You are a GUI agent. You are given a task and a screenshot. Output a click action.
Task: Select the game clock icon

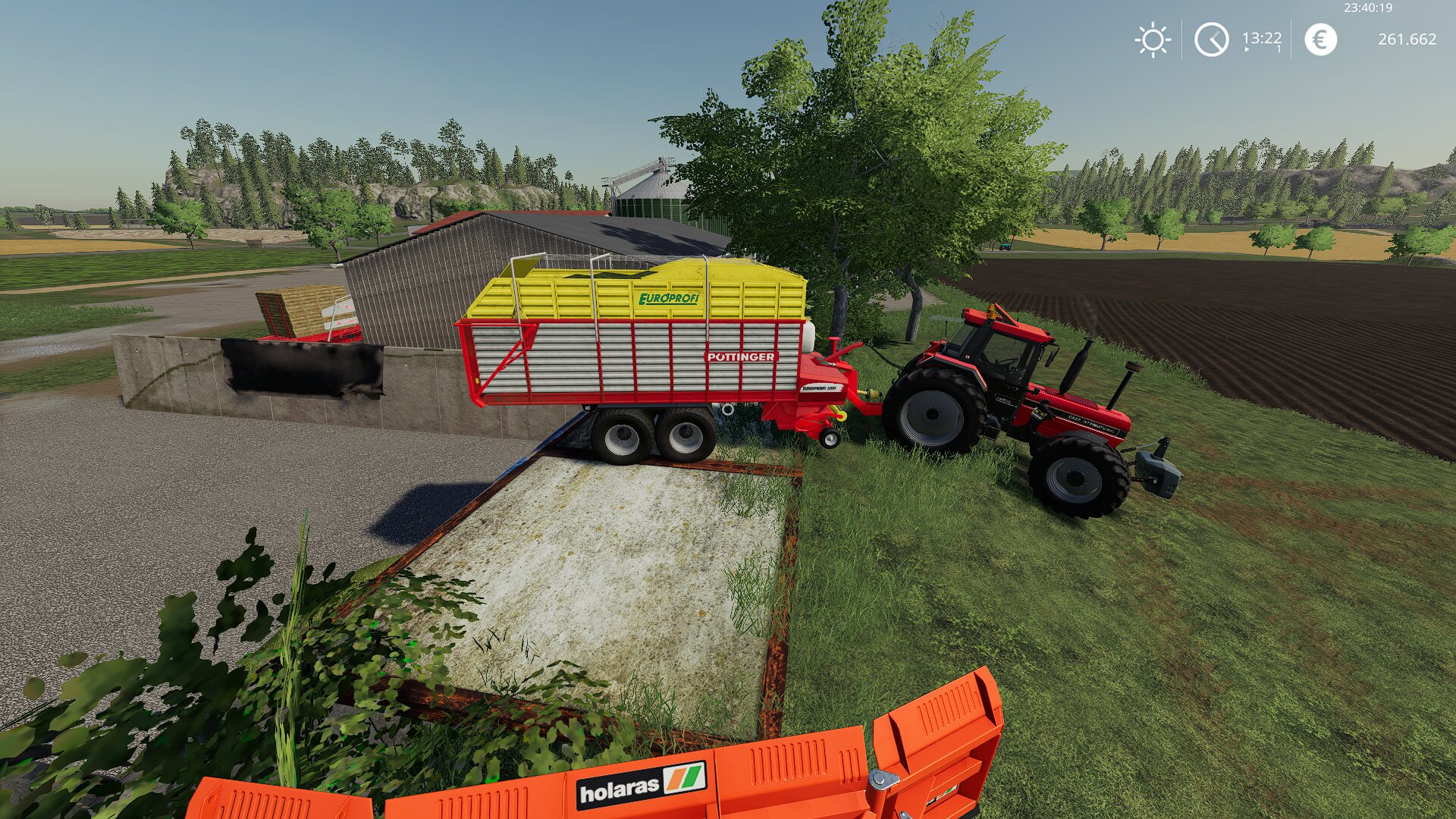[x=1211, y=39]
